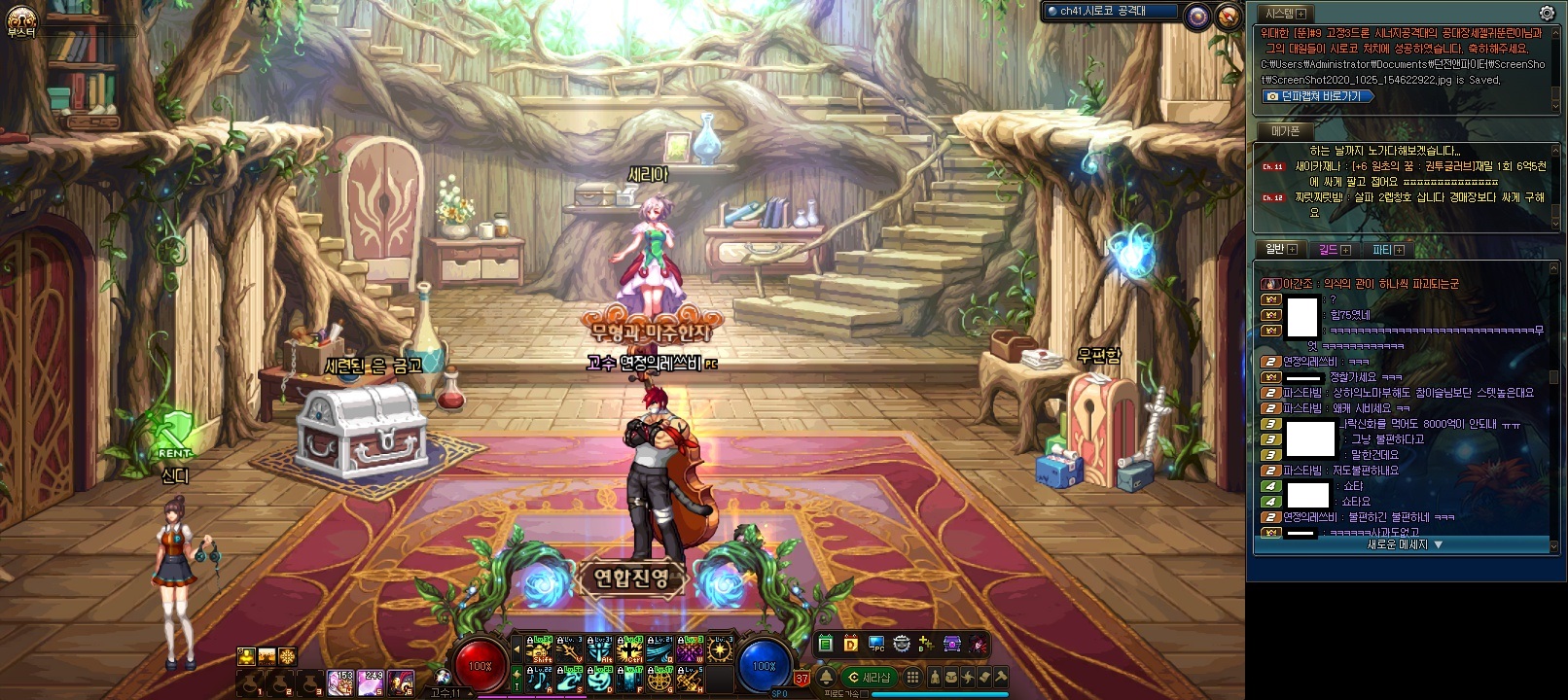Screen dimensions: 1568x700
Task: Open the purple treasure chest icon
Action: tap(952, 644)
